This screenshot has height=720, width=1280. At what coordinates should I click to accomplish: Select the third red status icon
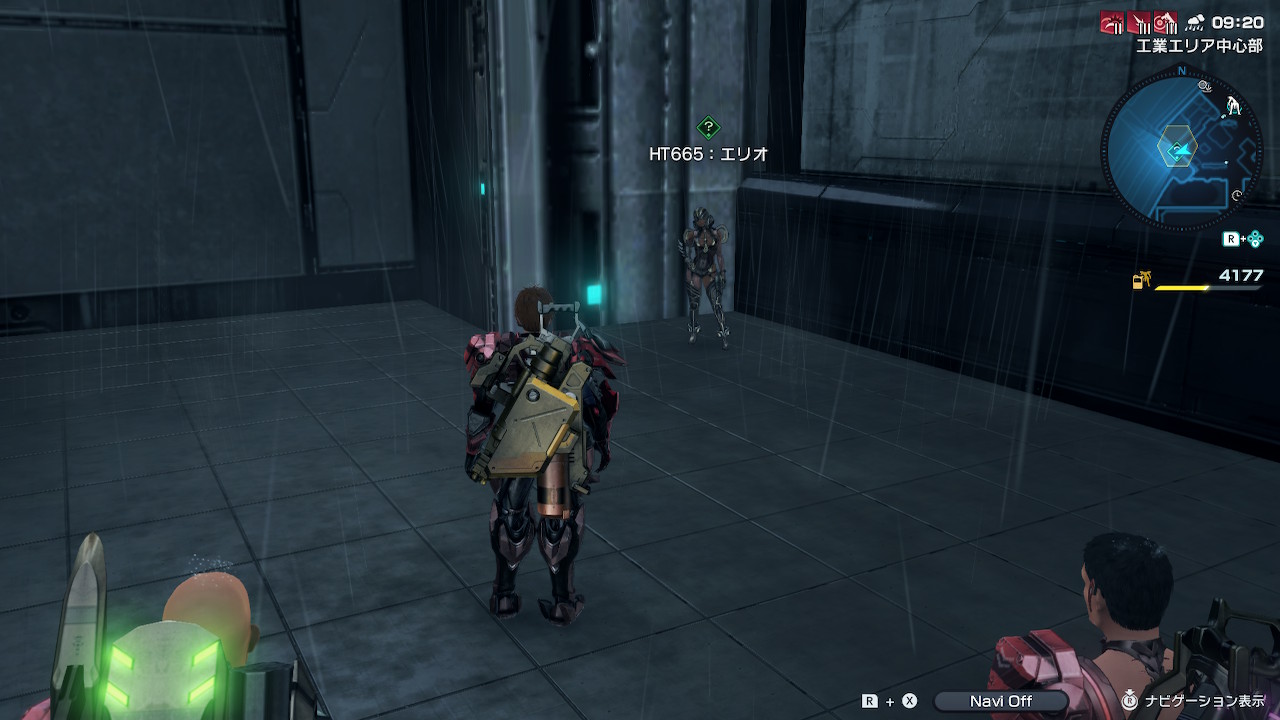[x=1165, y=22]
